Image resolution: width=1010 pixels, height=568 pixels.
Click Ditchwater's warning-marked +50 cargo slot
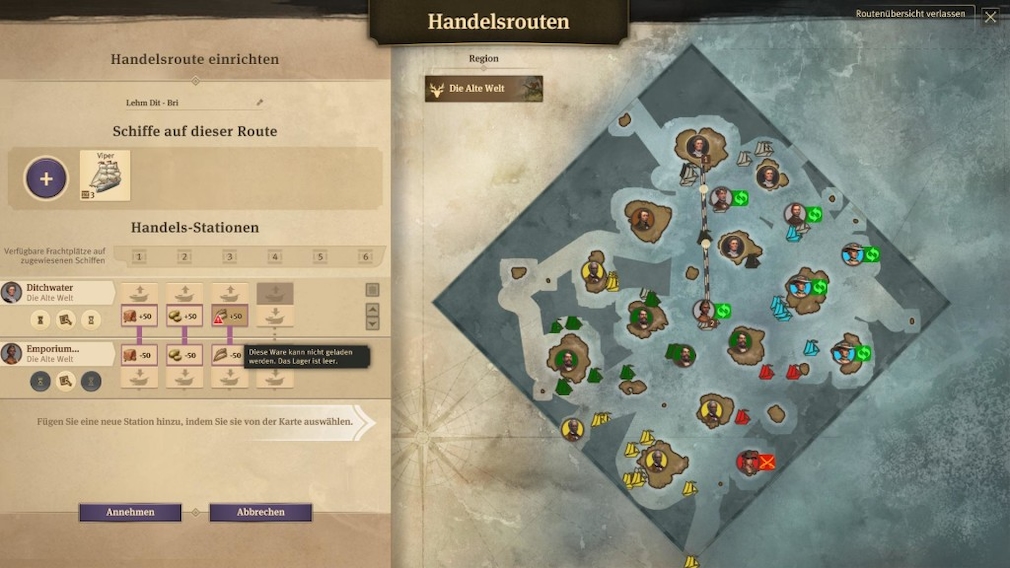tap(229, 317)
